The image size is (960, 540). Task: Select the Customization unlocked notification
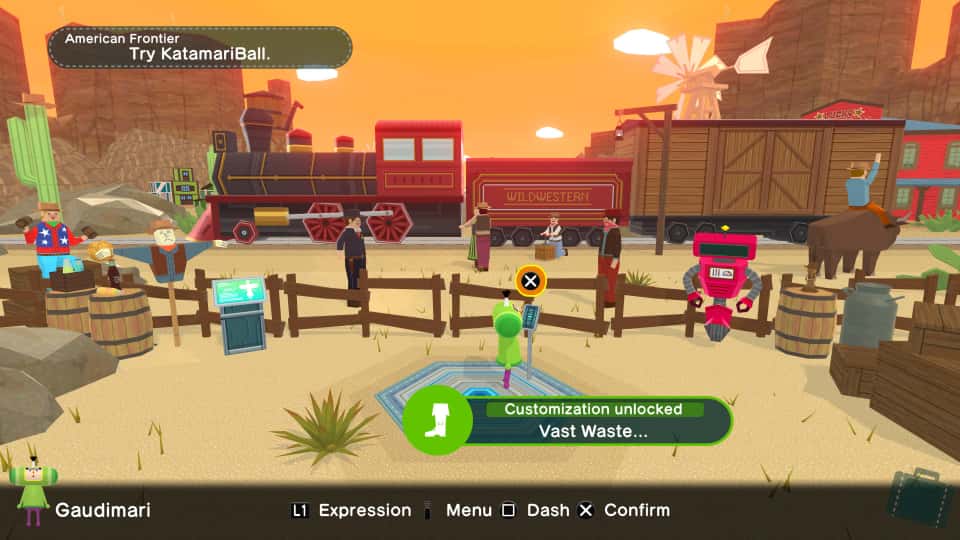[x=568, y=420]
